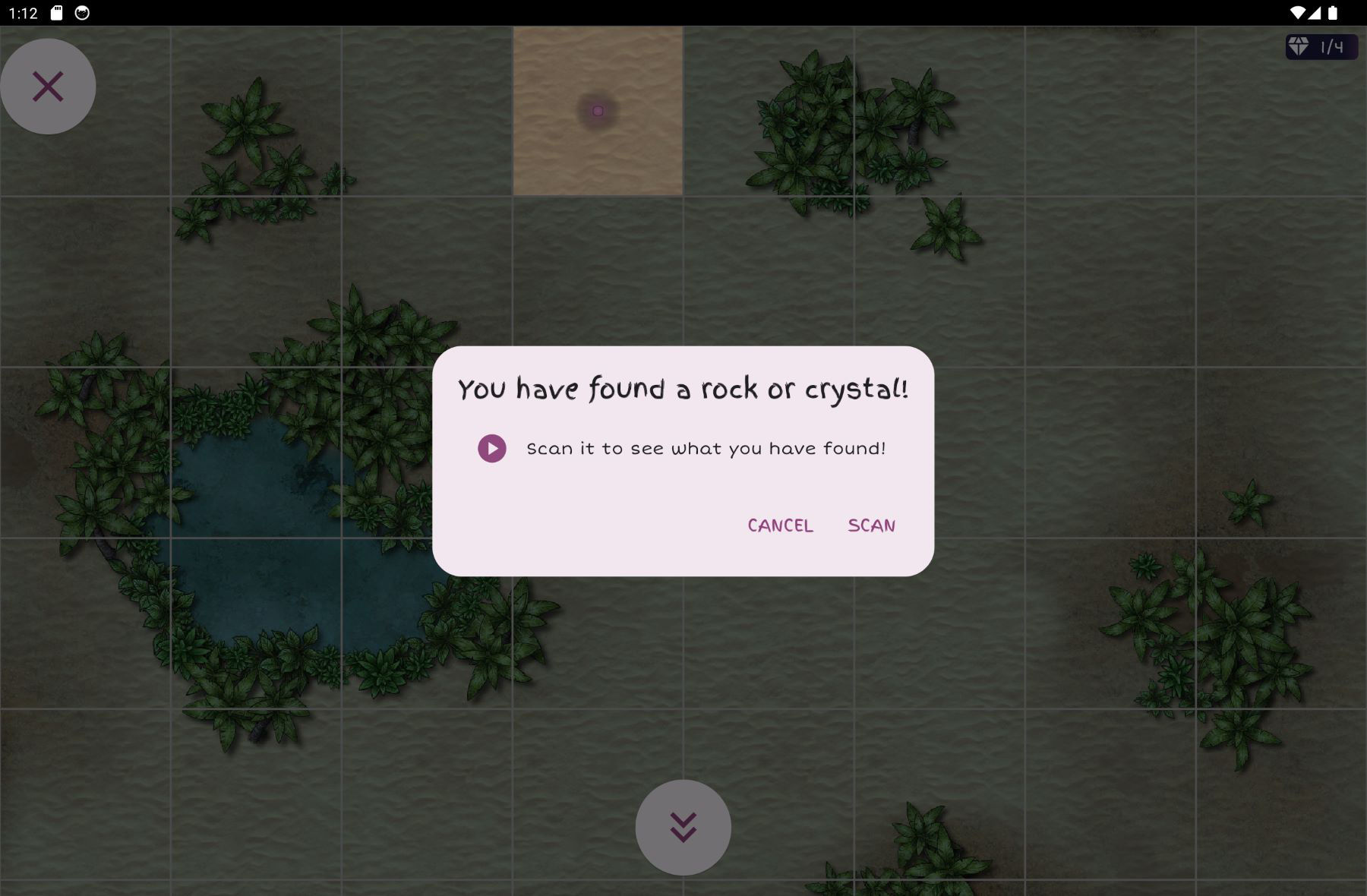Tap the cat-face notification icon near the clock
The width and height of the screenshot is (1367, 896).
[82, 11]
